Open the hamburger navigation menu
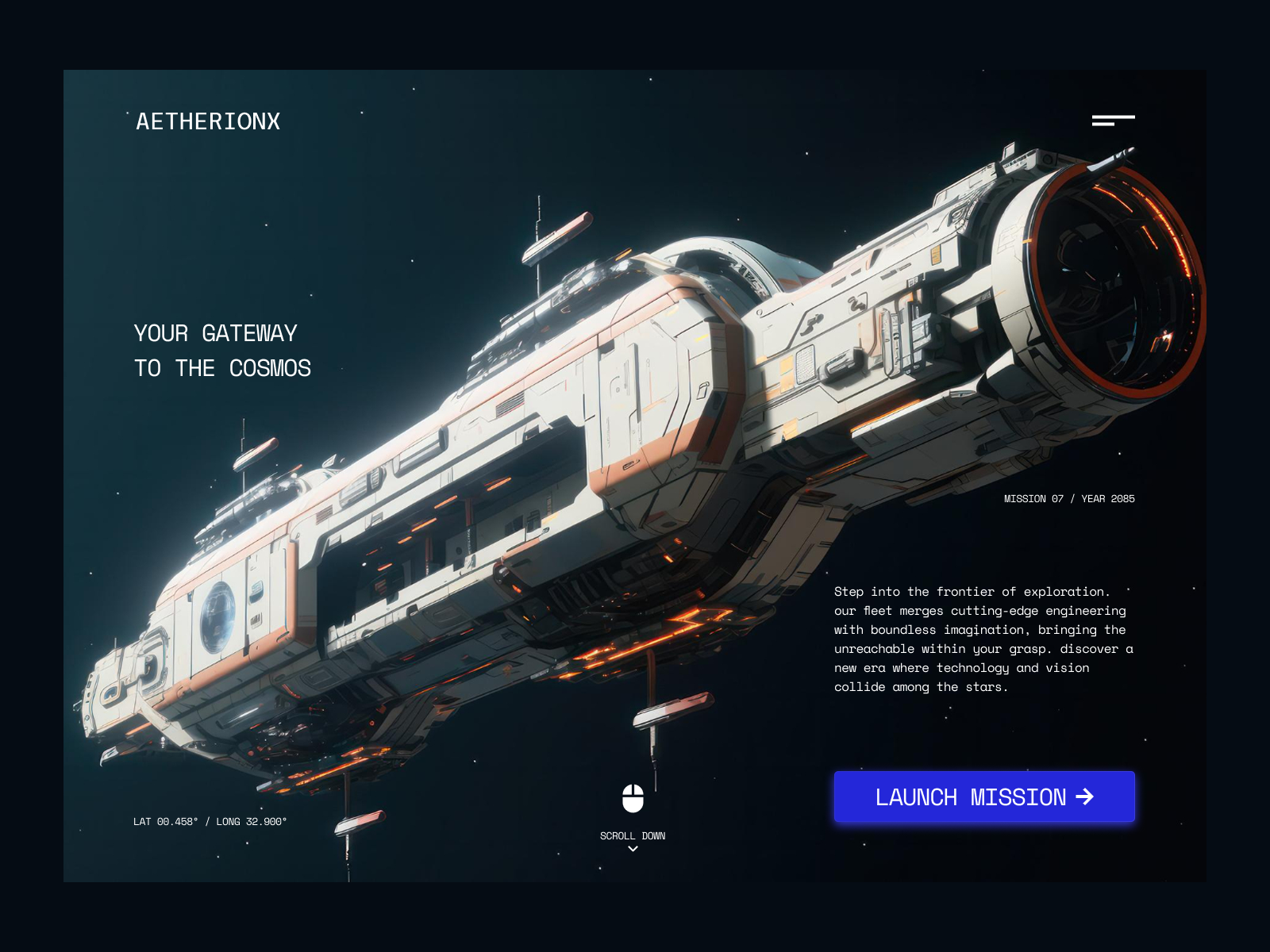The width and height of the screenshot is (1270, 952). coord(1114,120)
